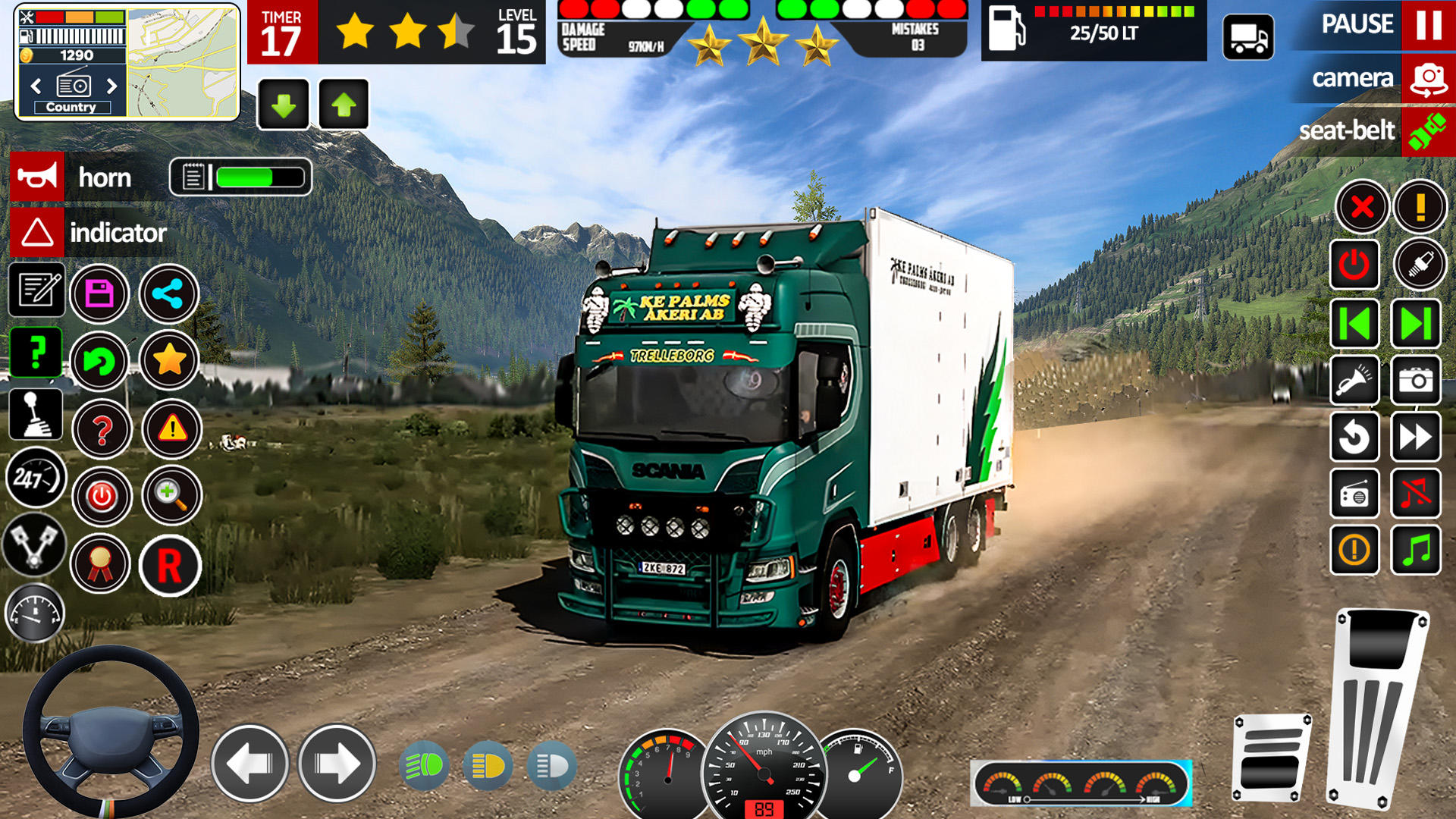Engage reverse with the red R button

click(170, 566)
